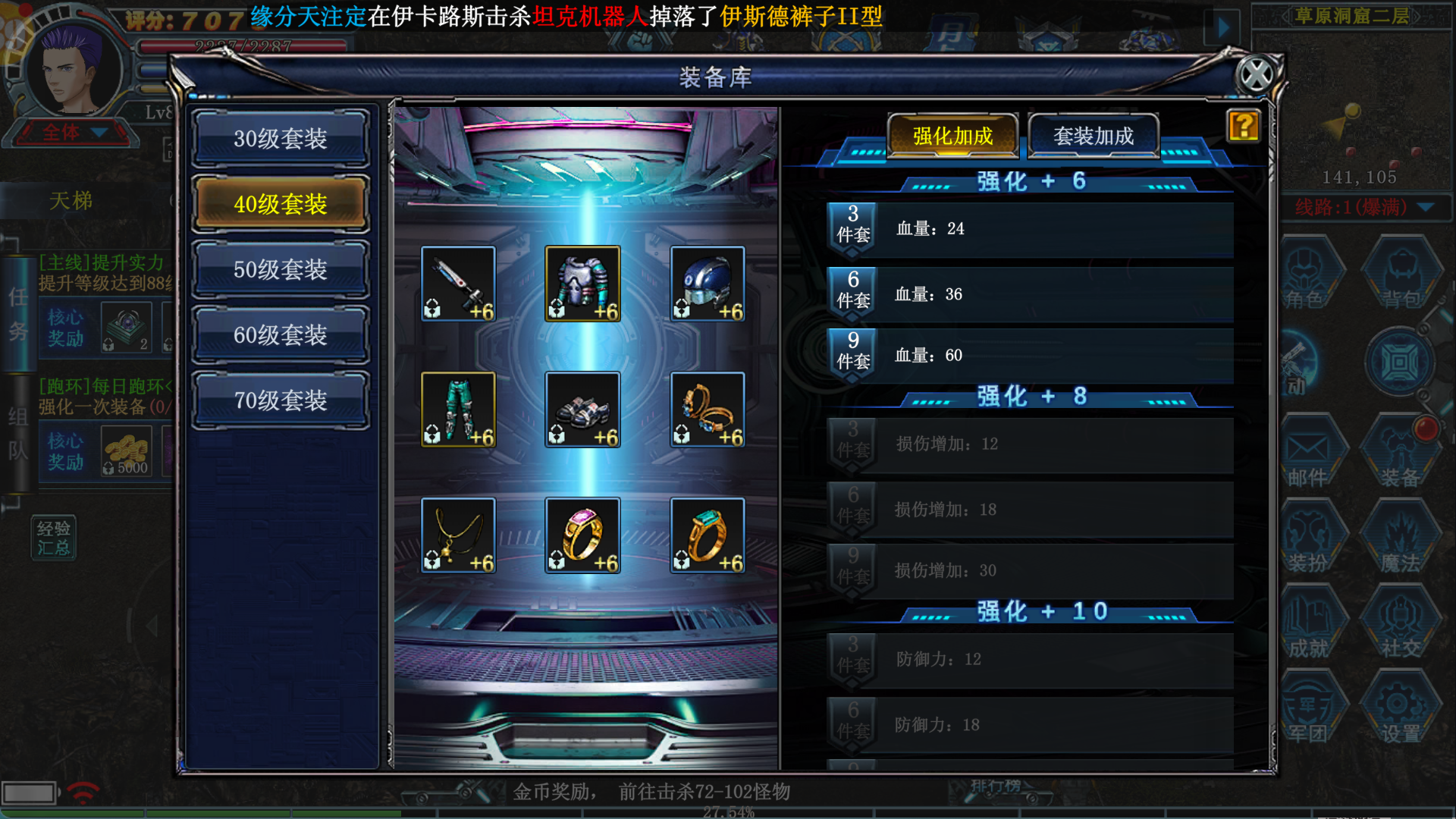Open the 套装加成 tab
1456x819 pixels.
(x=1093, y=136)
